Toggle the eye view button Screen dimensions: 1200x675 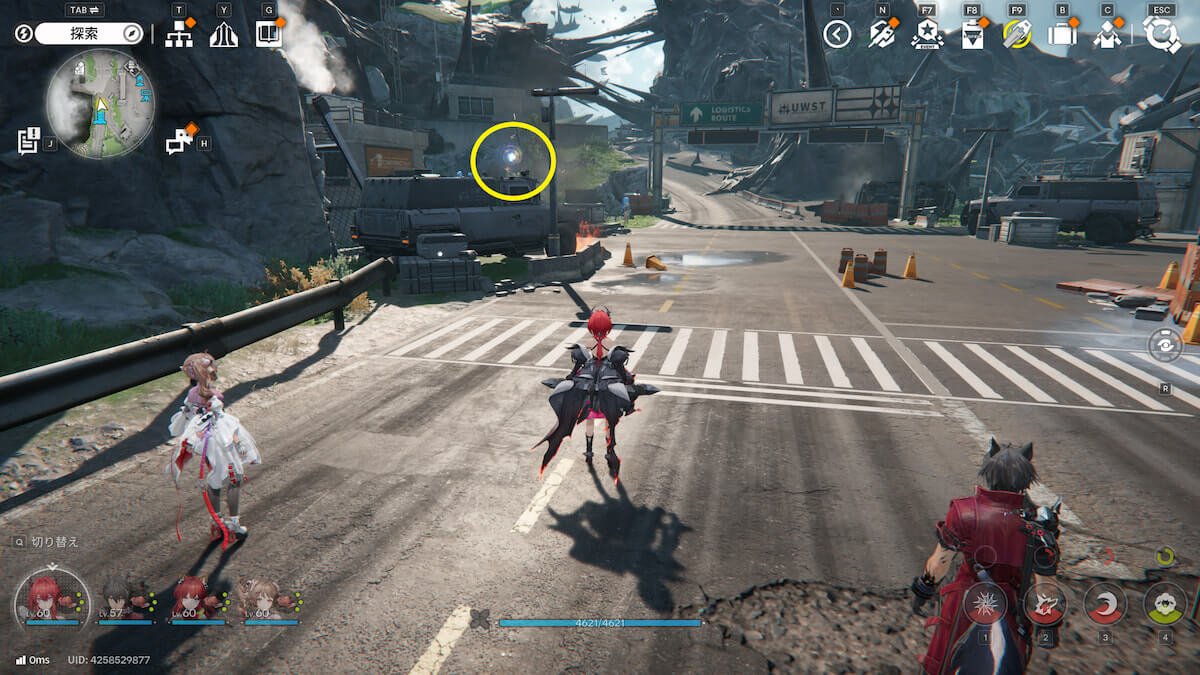[1166, 347]
